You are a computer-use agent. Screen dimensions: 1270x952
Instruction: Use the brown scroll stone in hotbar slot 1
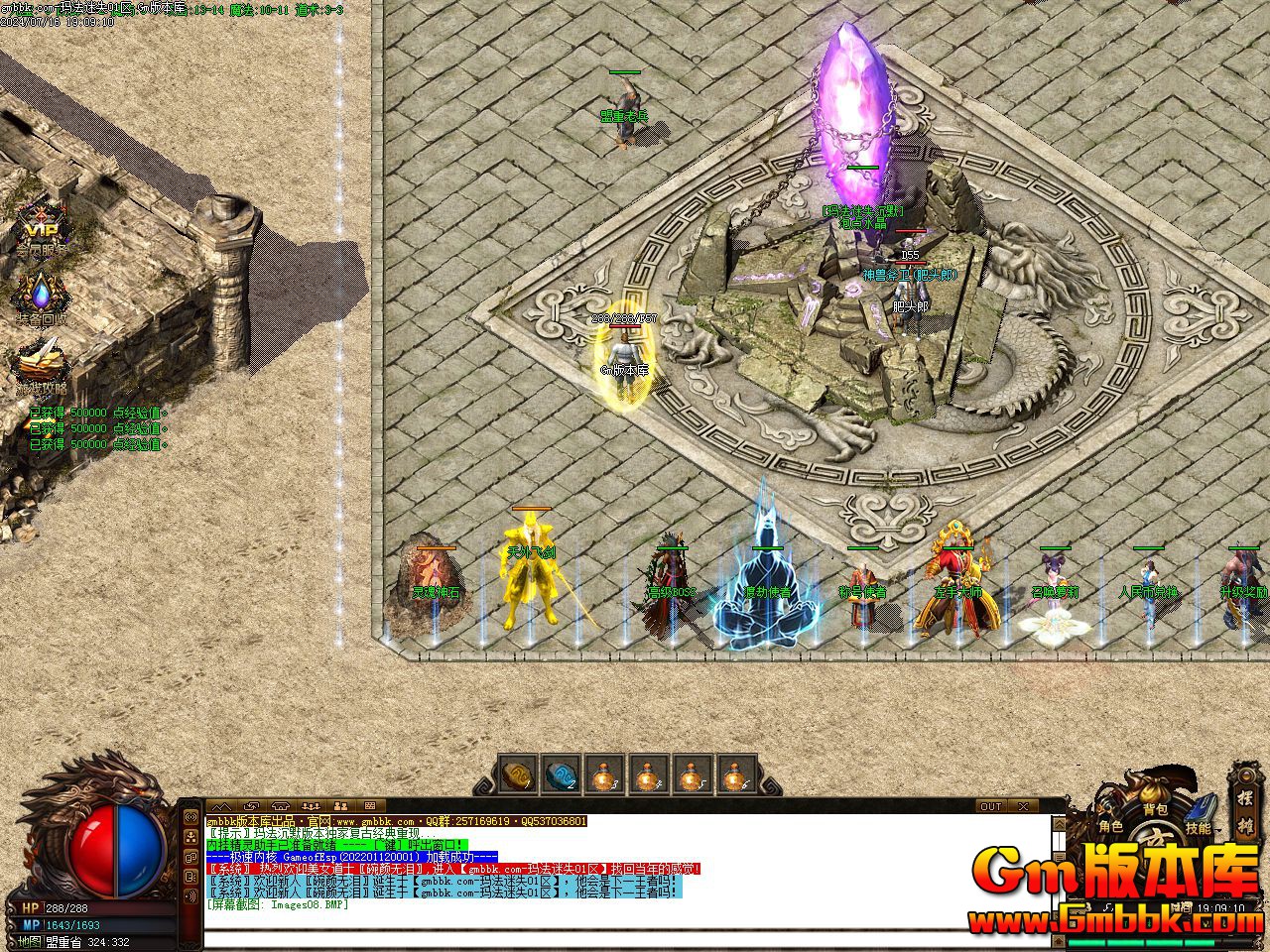pos(517,774)
